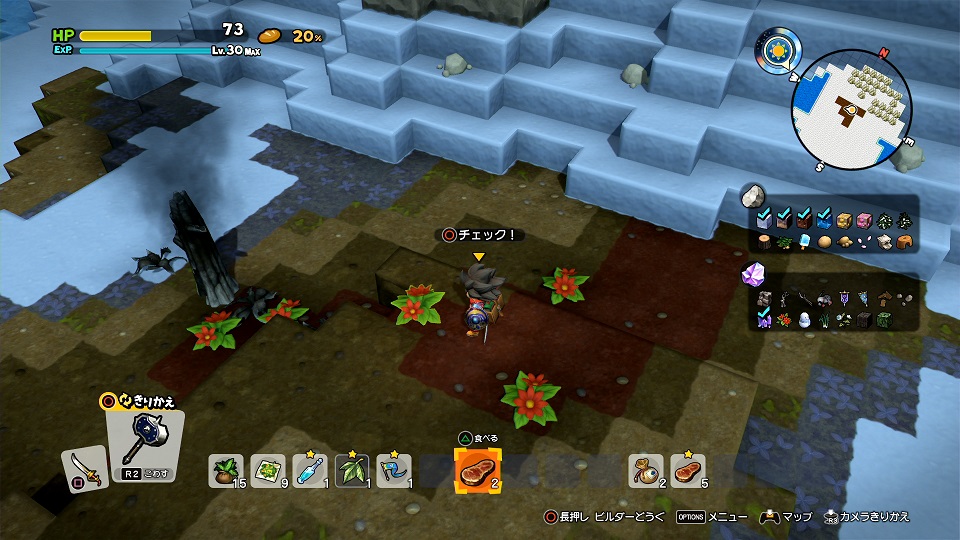Image resolution: width=960 pixels, height=540 pixels.
Task: Select the white egg item icon
Action: coord(803,320)
